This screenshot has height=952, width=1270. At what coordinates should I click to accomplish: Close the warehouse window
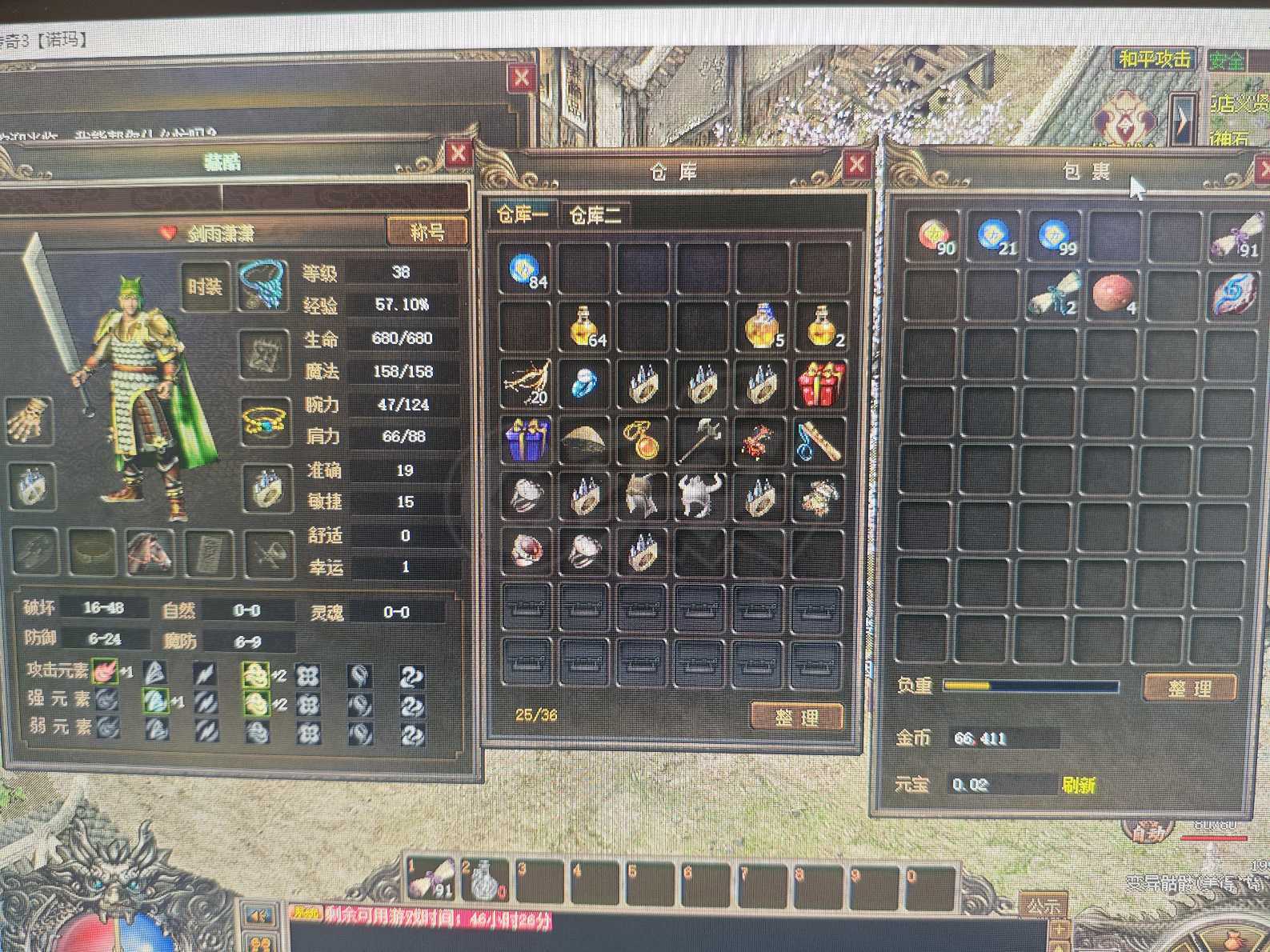(856, 166)
